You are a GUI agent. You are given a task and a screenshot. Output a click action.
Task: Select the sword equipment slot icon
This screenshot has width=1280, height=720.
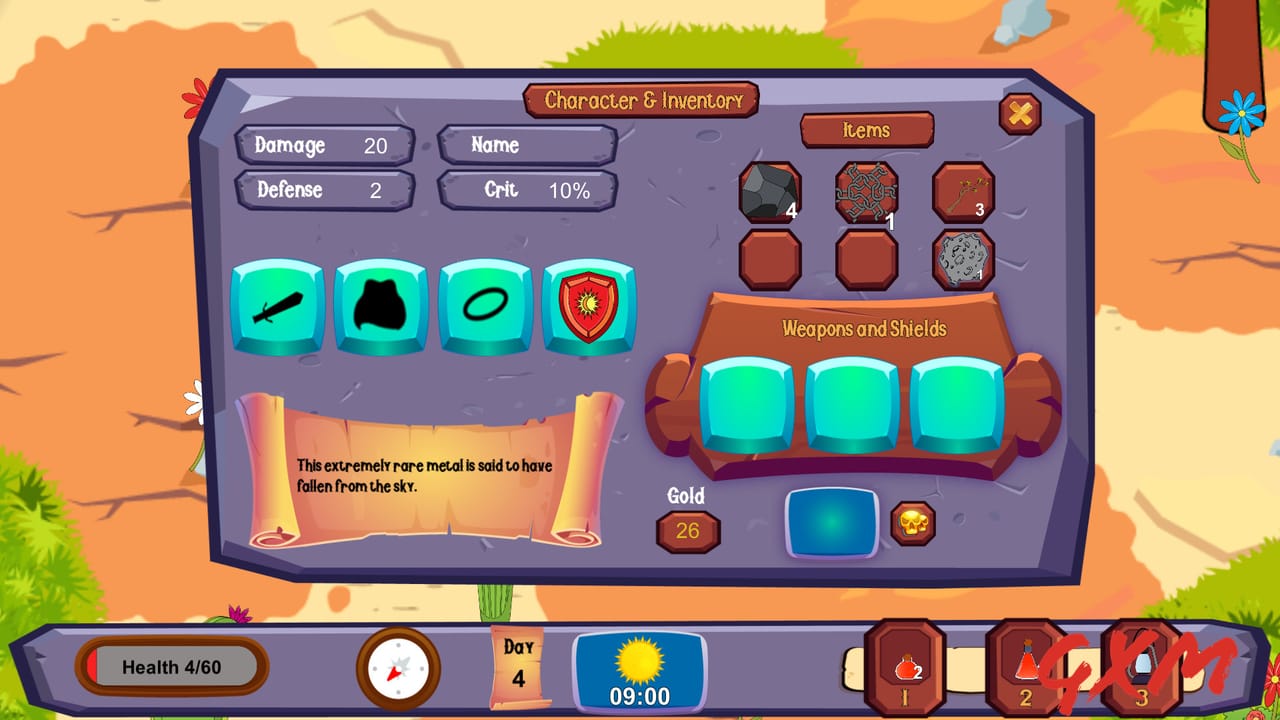277,307
